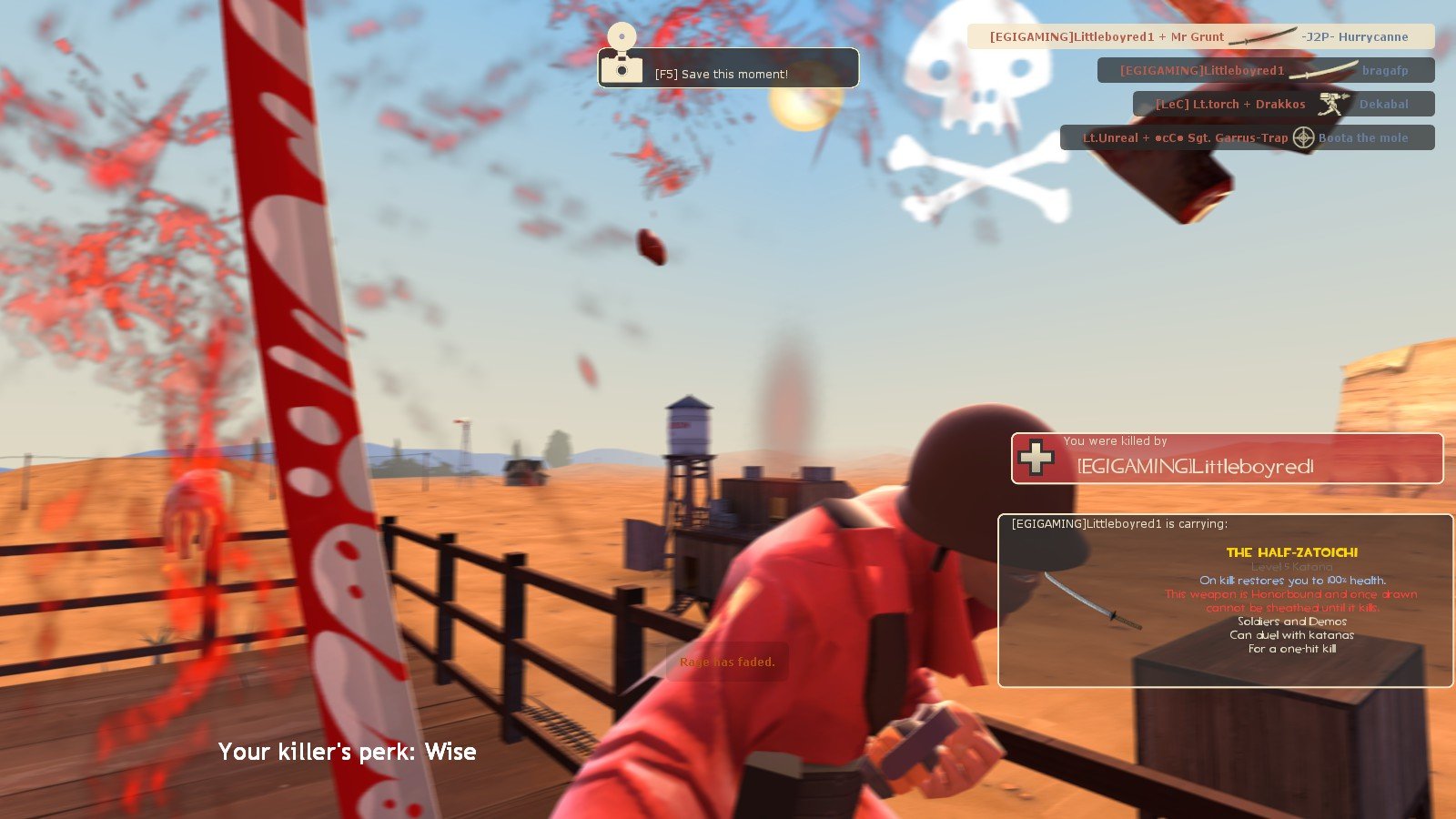Select the kill feed row showing Dekabal

[x=1283, y=104]
